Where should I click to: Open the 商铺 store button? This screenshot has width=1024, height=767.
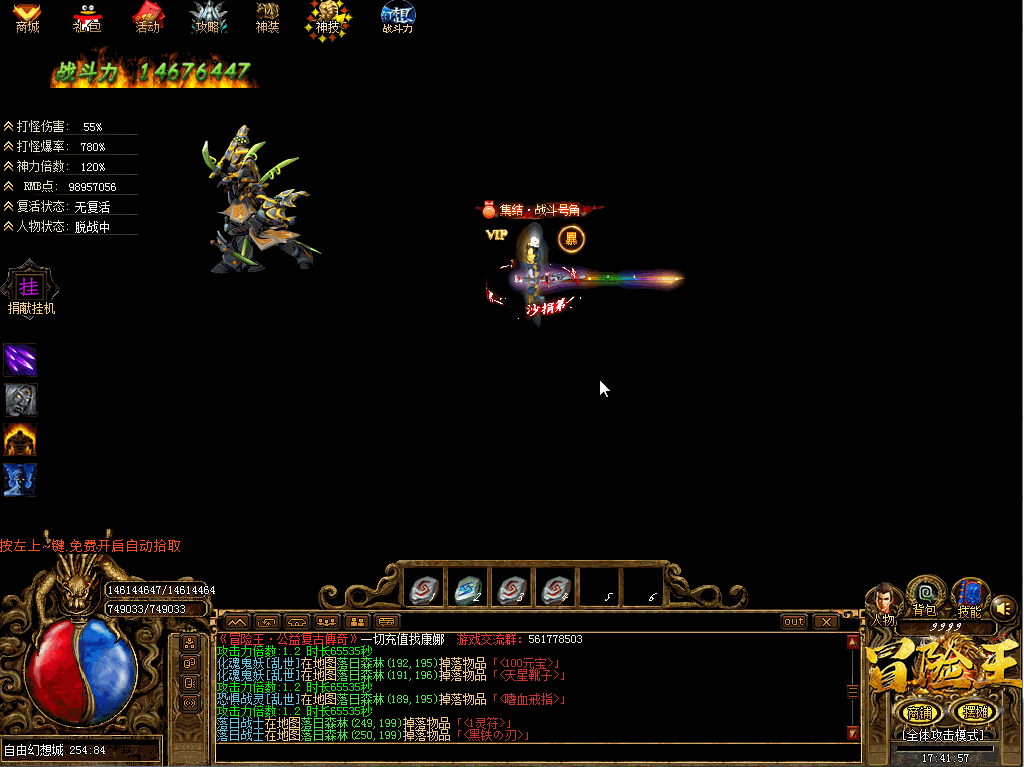click(917, 712)
